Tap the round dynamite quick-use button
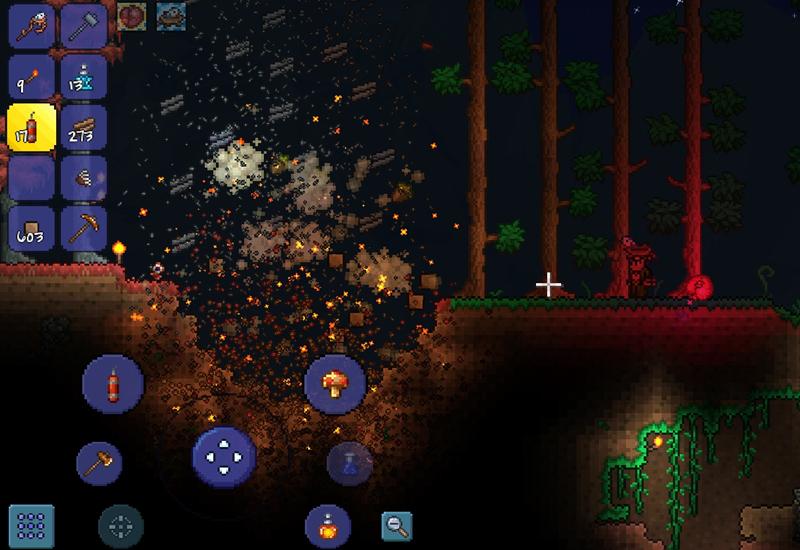 [x=112, y=383]
